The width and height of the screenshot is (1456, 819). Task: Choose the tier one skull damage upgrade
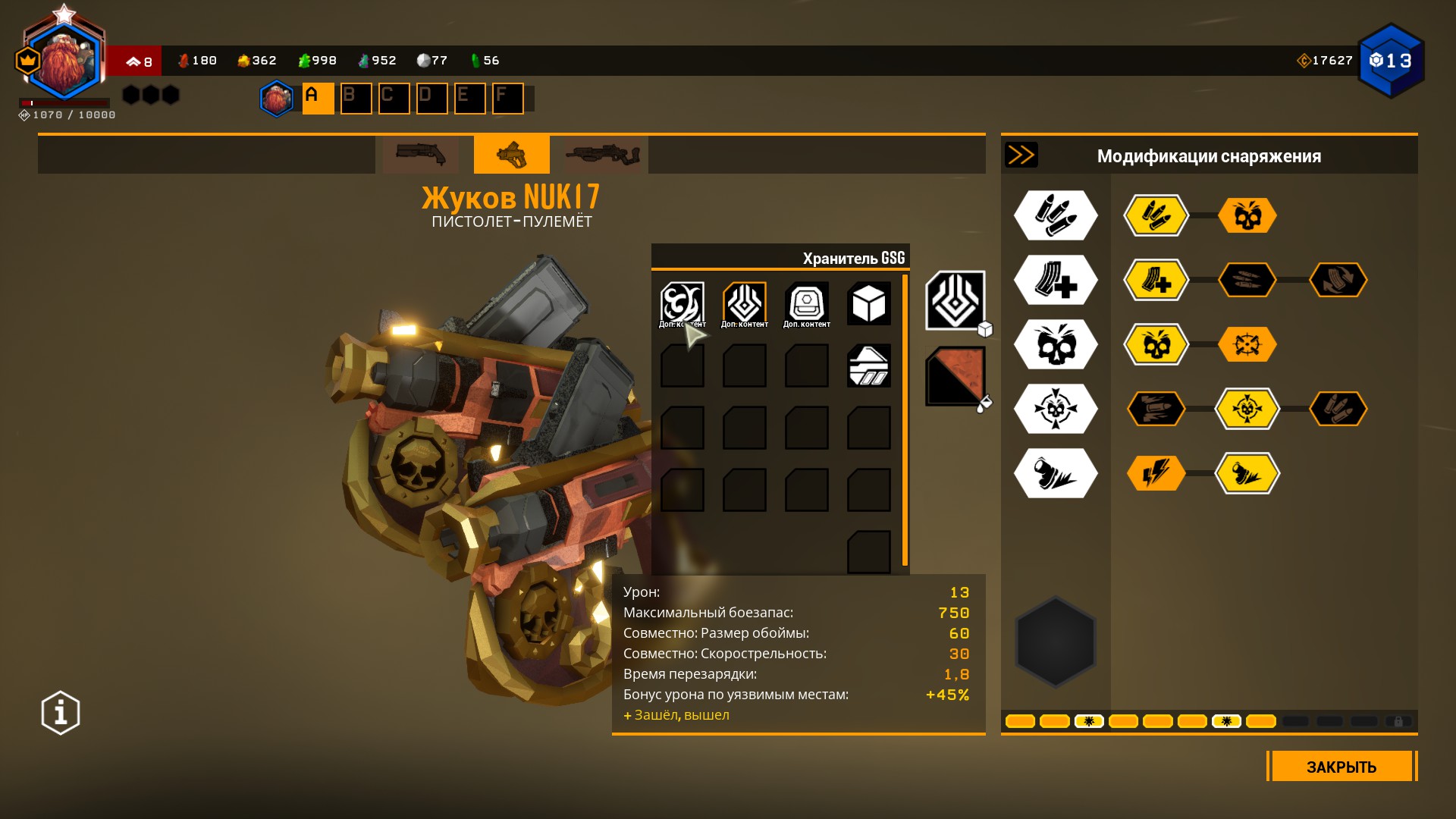[x=1247, y=215]
